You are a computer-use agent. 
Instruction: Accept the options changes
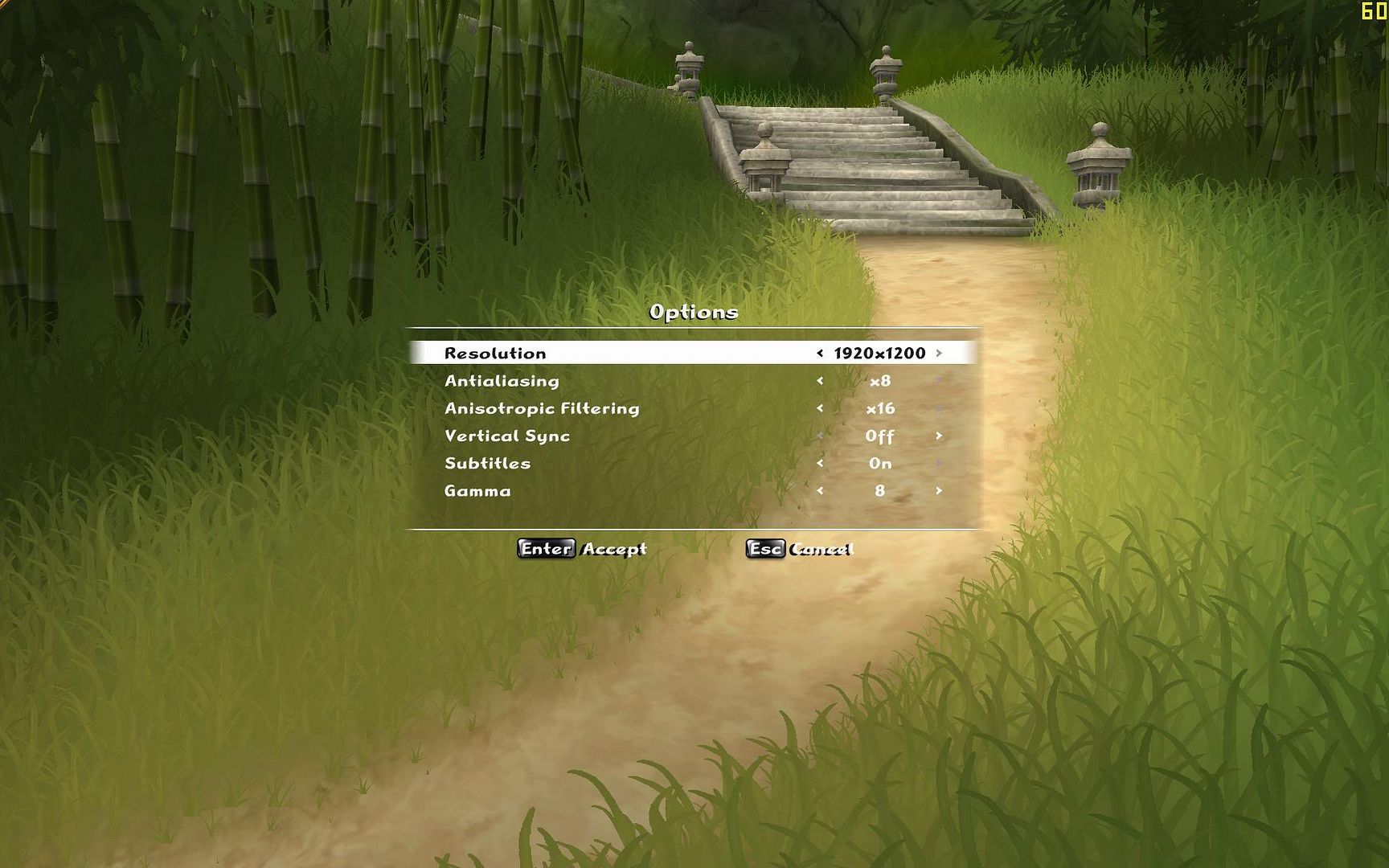point(582,549)
